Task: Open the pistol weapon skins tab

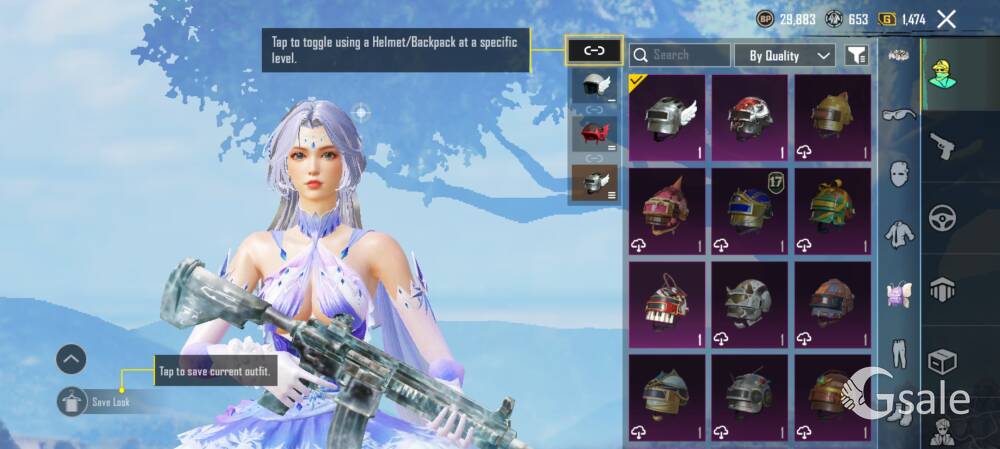Action: [941, 147]
